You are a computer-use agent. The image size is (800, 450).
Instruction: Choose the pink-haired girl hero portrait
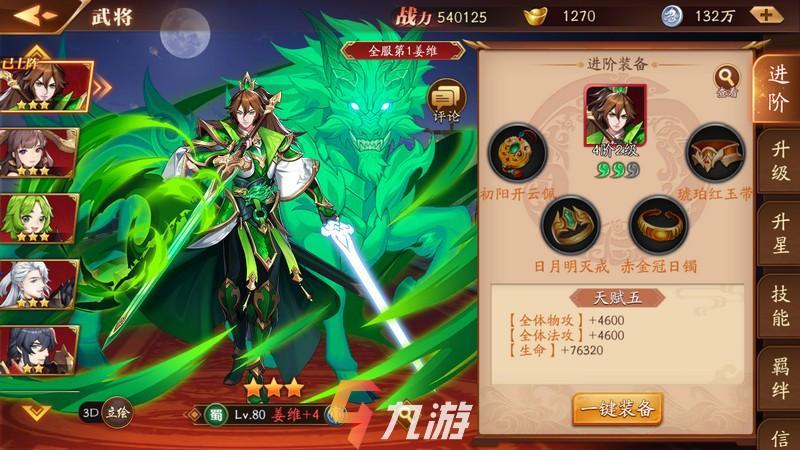pos(44,152)
